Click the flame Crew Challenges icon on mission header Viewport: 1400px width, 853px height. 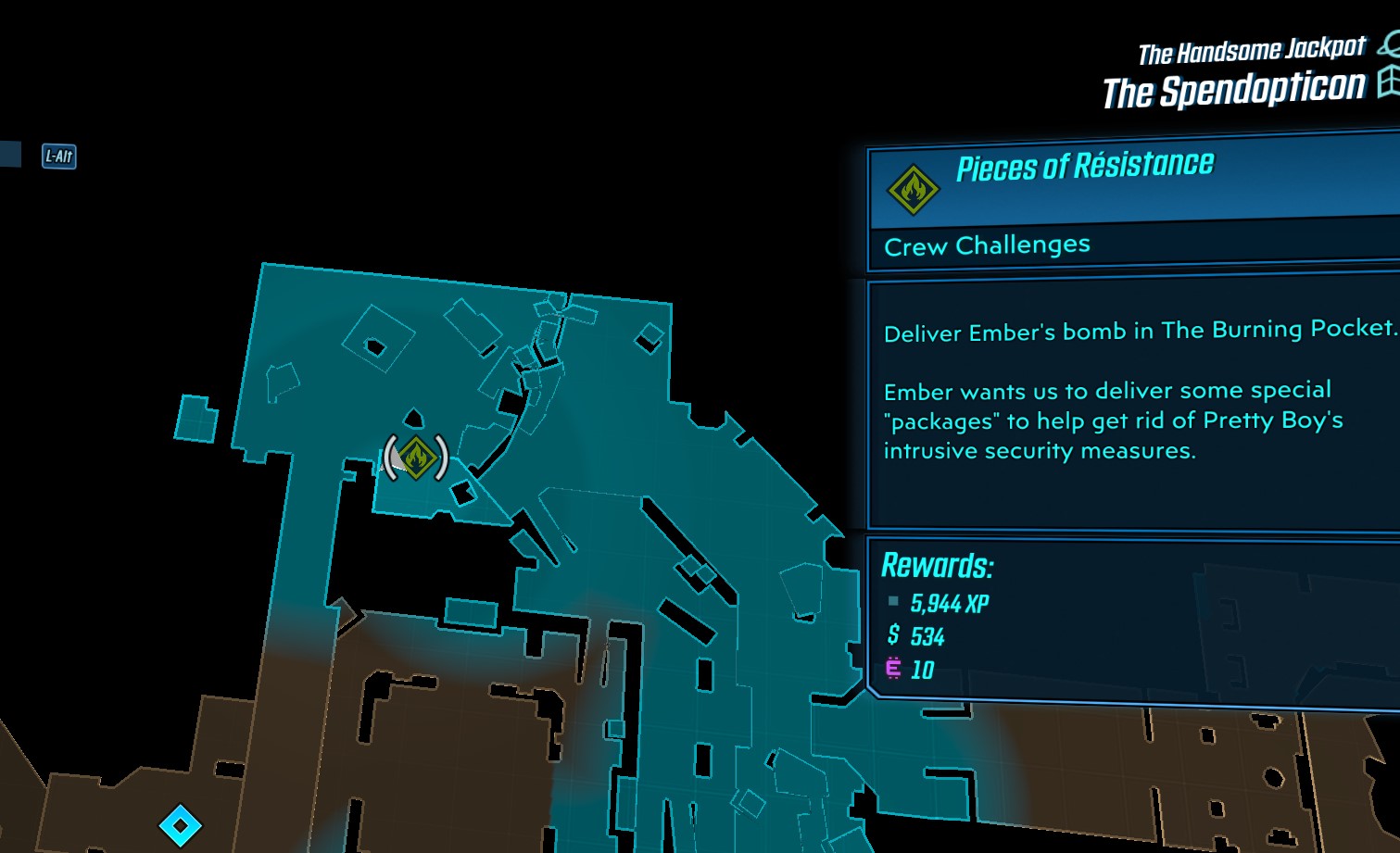(912, 186)
